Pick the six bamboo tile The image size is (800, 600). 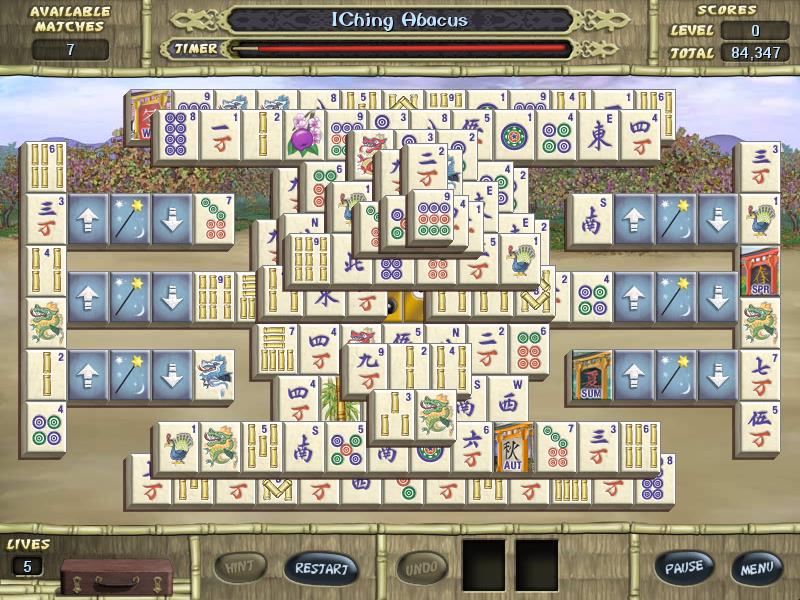[x=44, y=166]
